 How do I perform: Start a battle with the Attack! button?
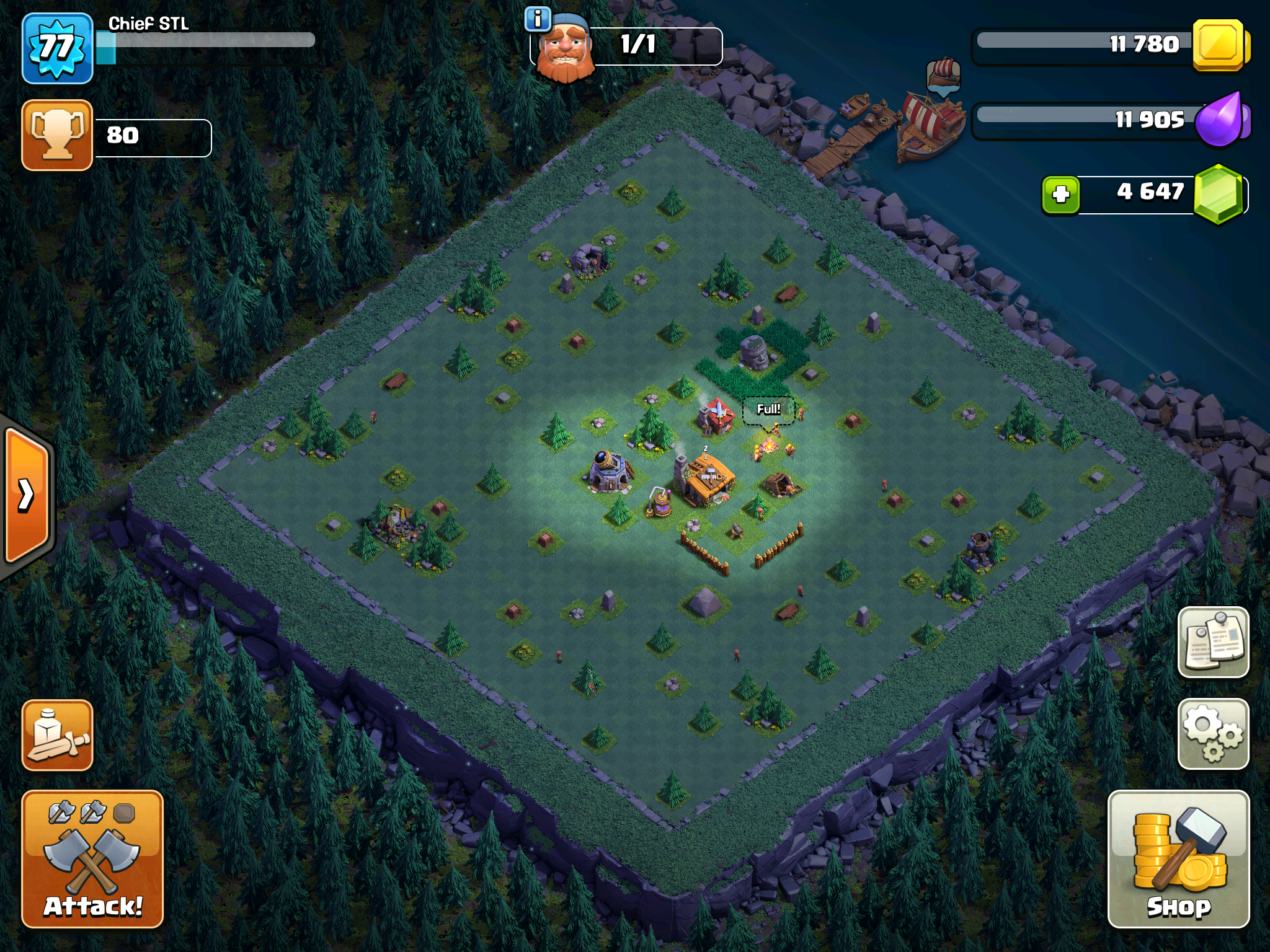92,858
